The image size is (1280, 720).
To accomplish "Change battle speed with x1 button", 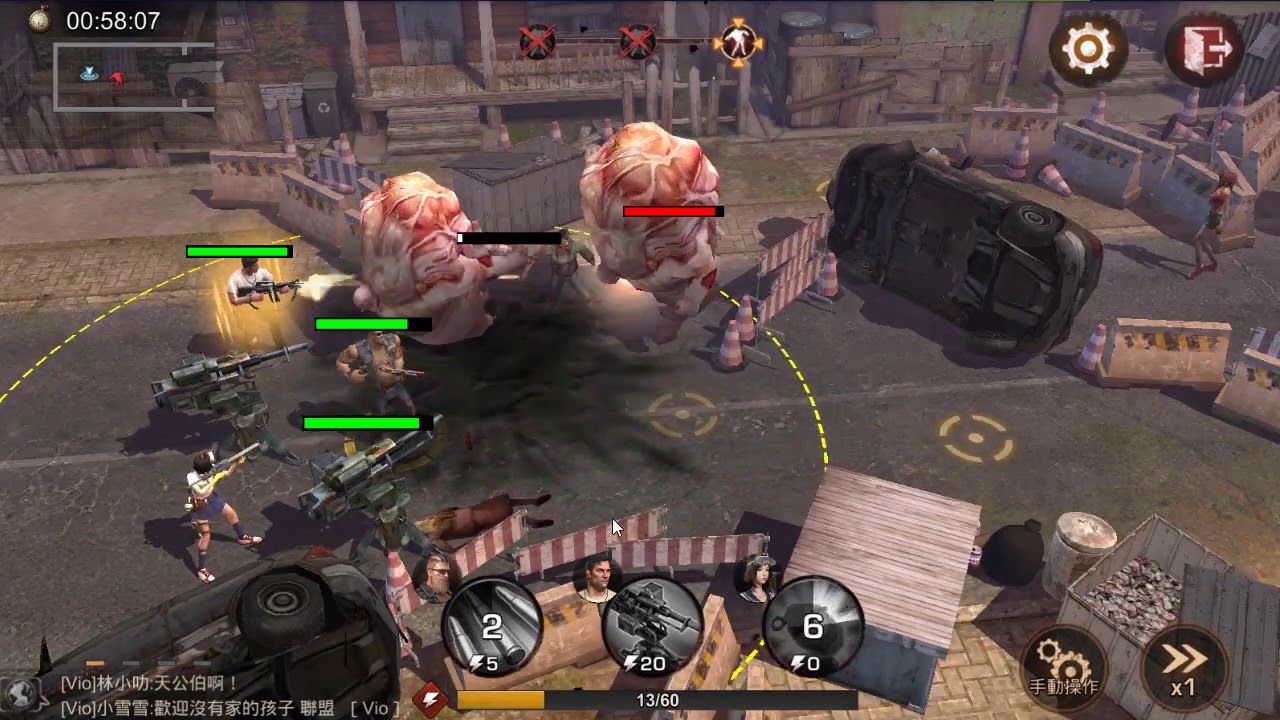I will (1183, 665).
